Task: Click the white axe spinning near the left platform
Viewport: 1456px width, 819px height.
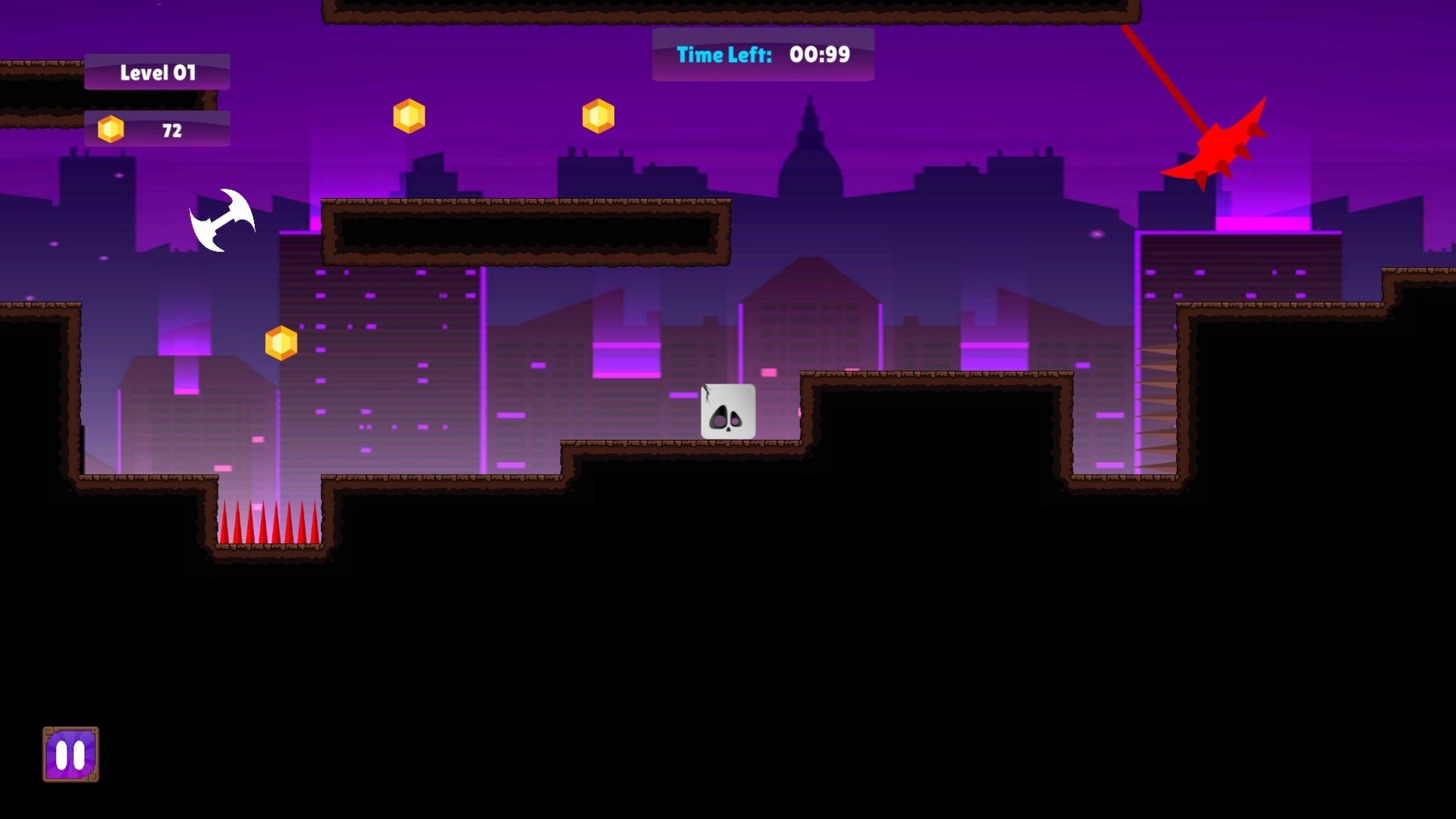Action: coord(224,220)
